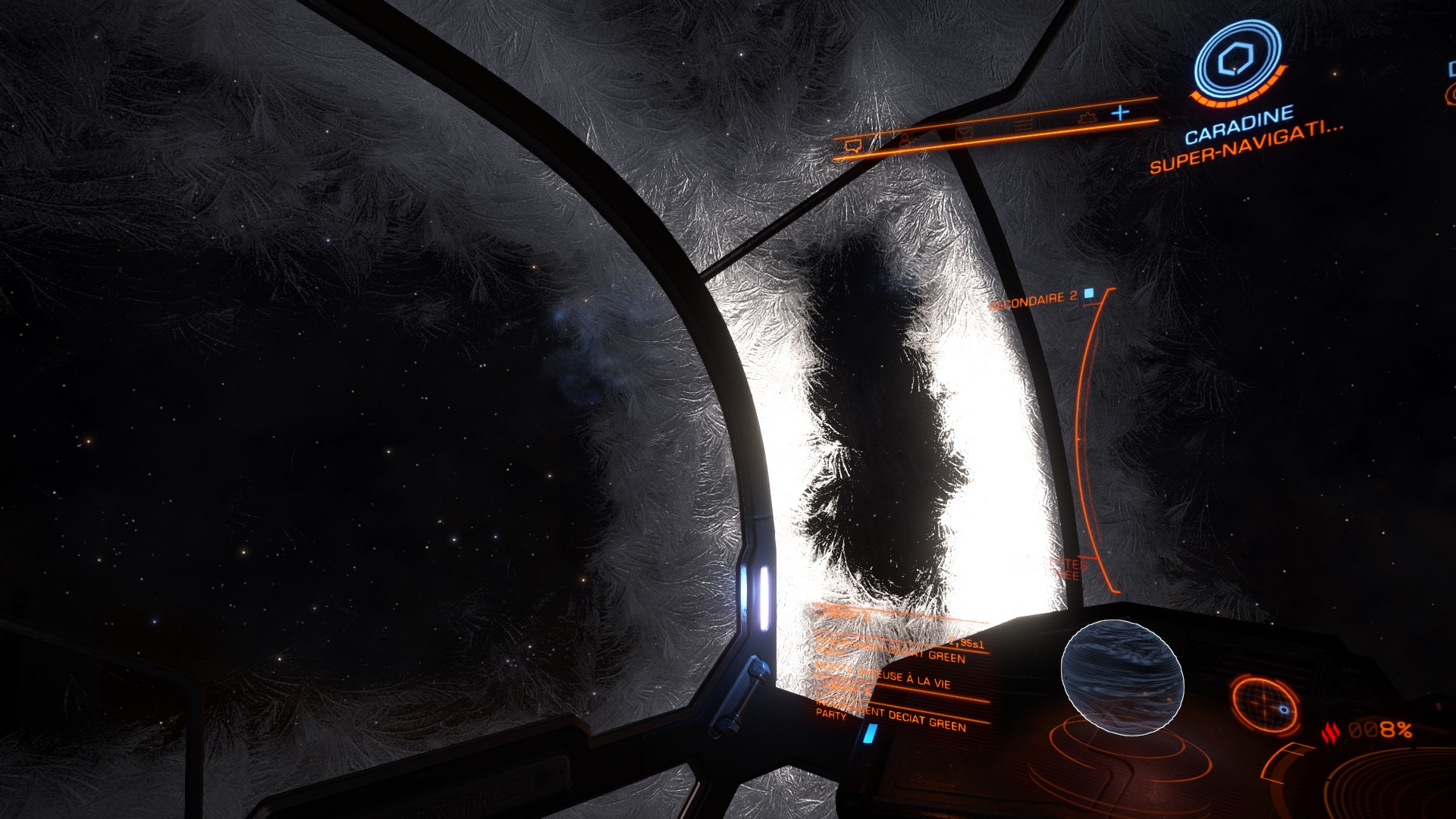Image resolution: width=1456 pixels, height=819 pixels.
Task: Open the inbox envelope tab
Action: (x=963, y=133)
